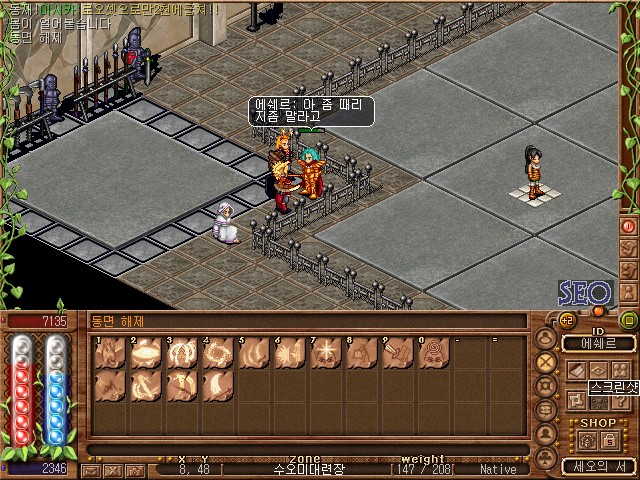The height and width of the screenshot is (480, 640).
Task: Use the spell in hotbar slot 1
Action: tap(110, 352)
